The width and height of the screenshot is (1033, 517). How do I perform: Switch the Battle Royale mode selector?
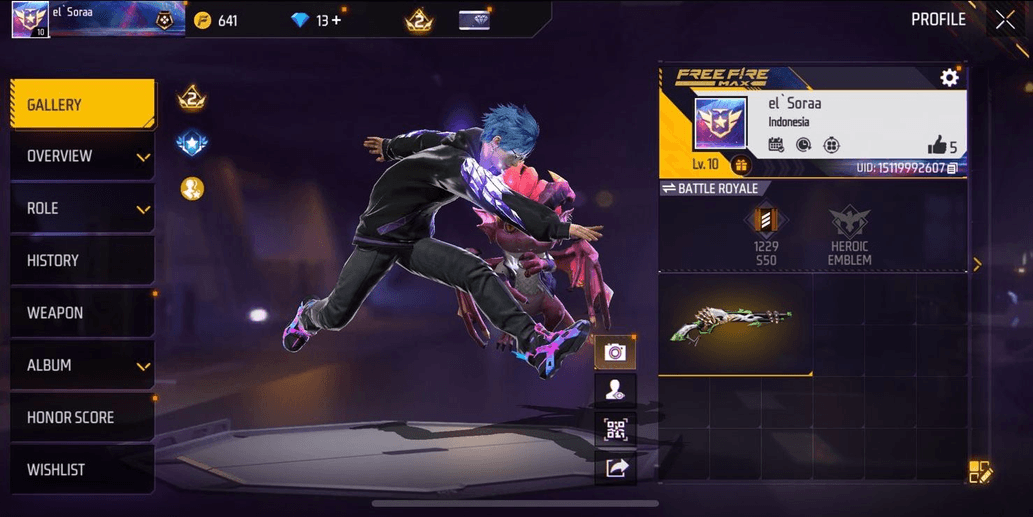pyautogui.click(x=712, y=188)
